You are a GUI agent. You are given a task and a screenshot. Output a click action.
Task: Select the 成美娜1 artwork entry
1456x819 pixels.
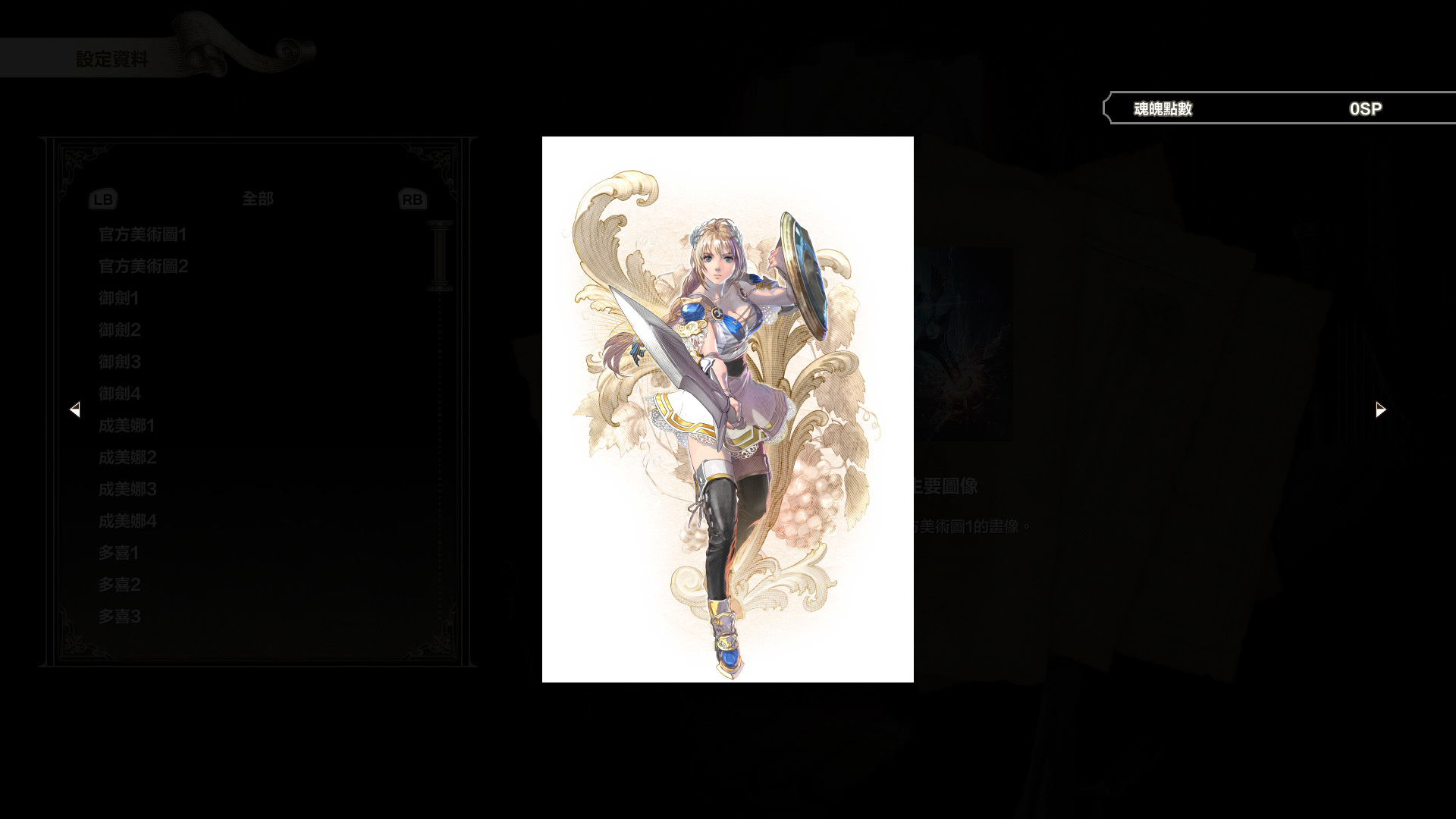126,425
